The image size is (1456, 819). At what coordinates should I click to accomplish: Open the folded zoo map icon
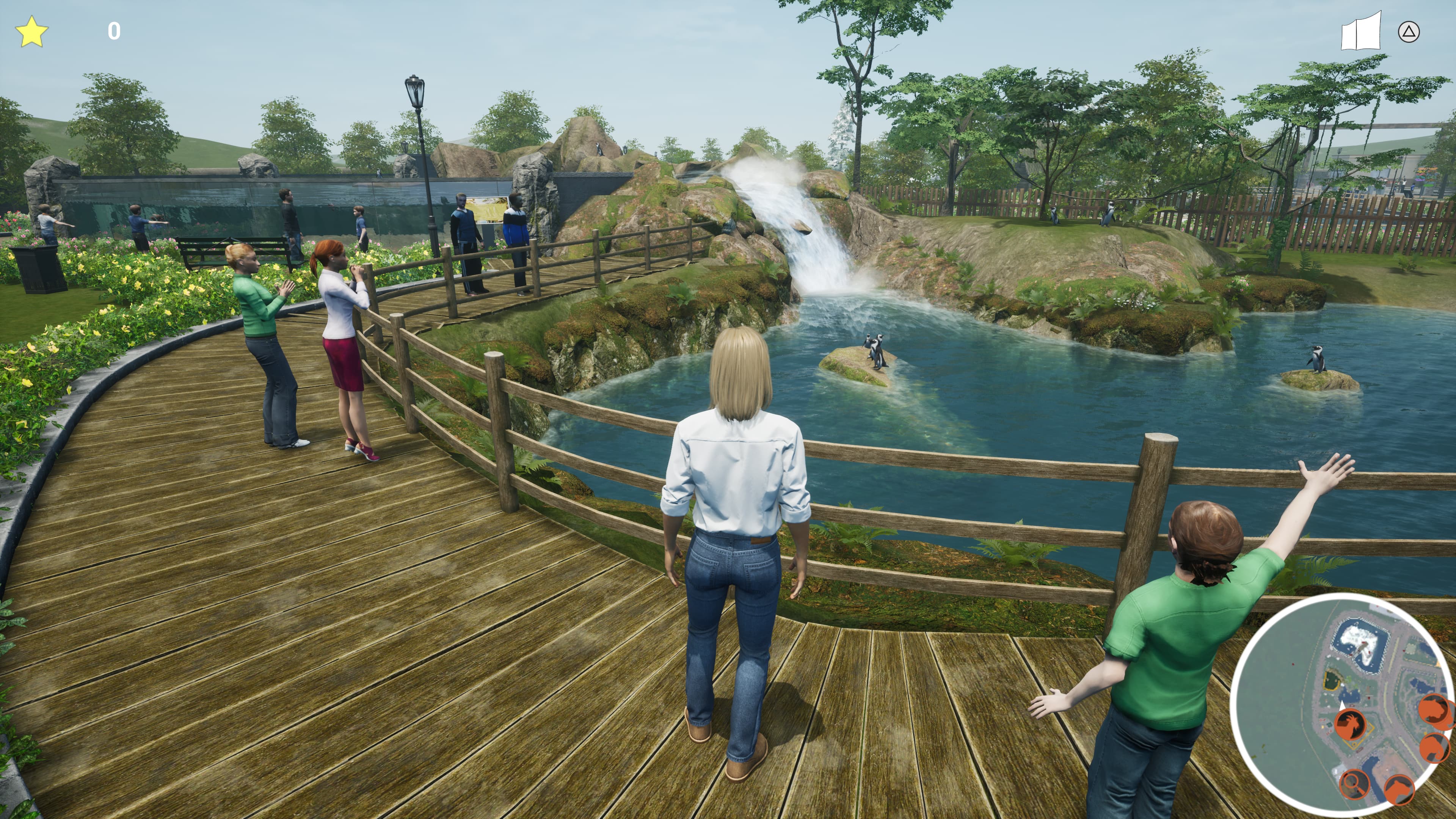pyautogui.click(x=1360, y=31)
